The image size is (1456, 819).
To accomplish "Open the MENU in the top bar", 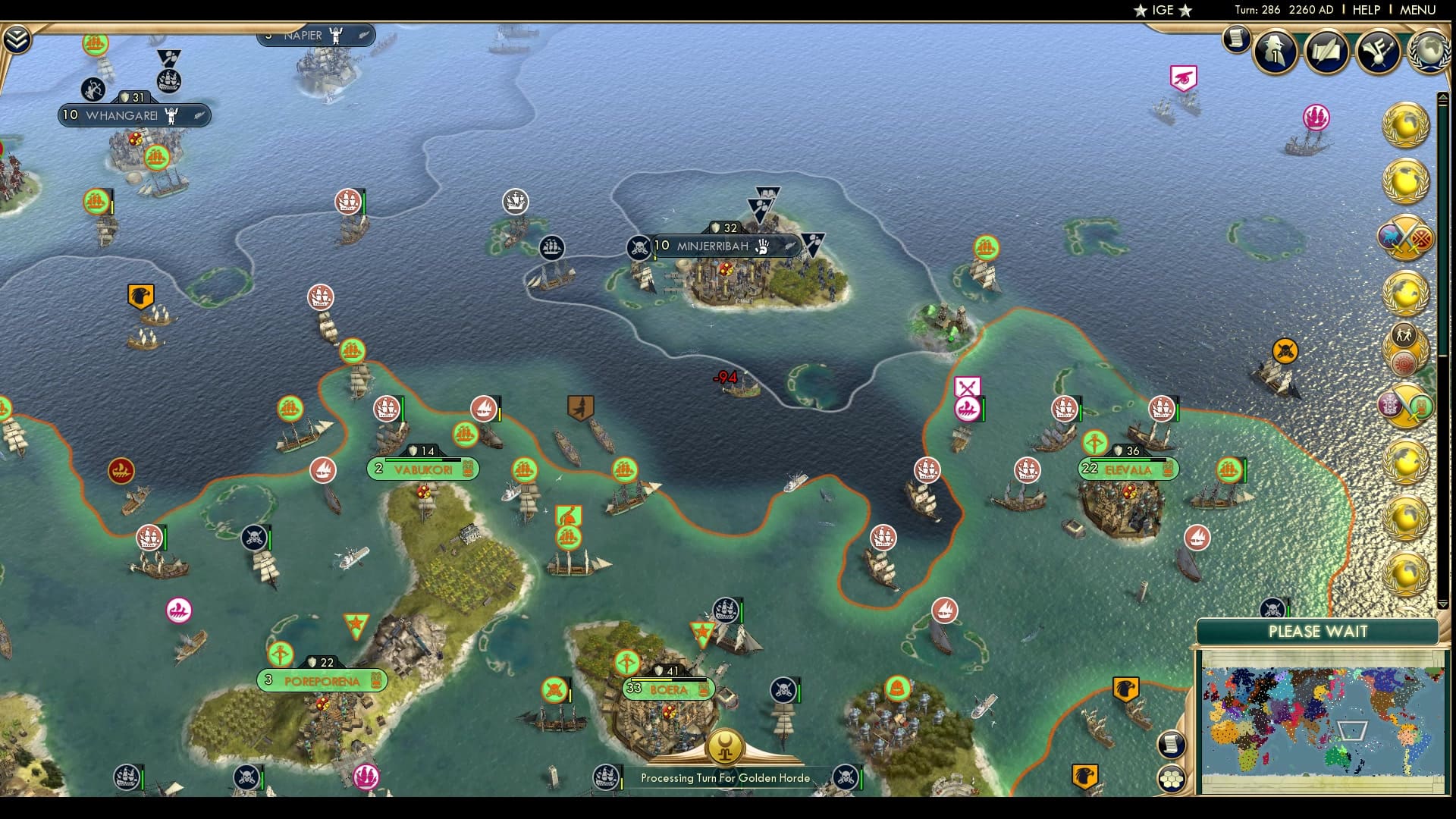I will click(x=1420, y=10).
